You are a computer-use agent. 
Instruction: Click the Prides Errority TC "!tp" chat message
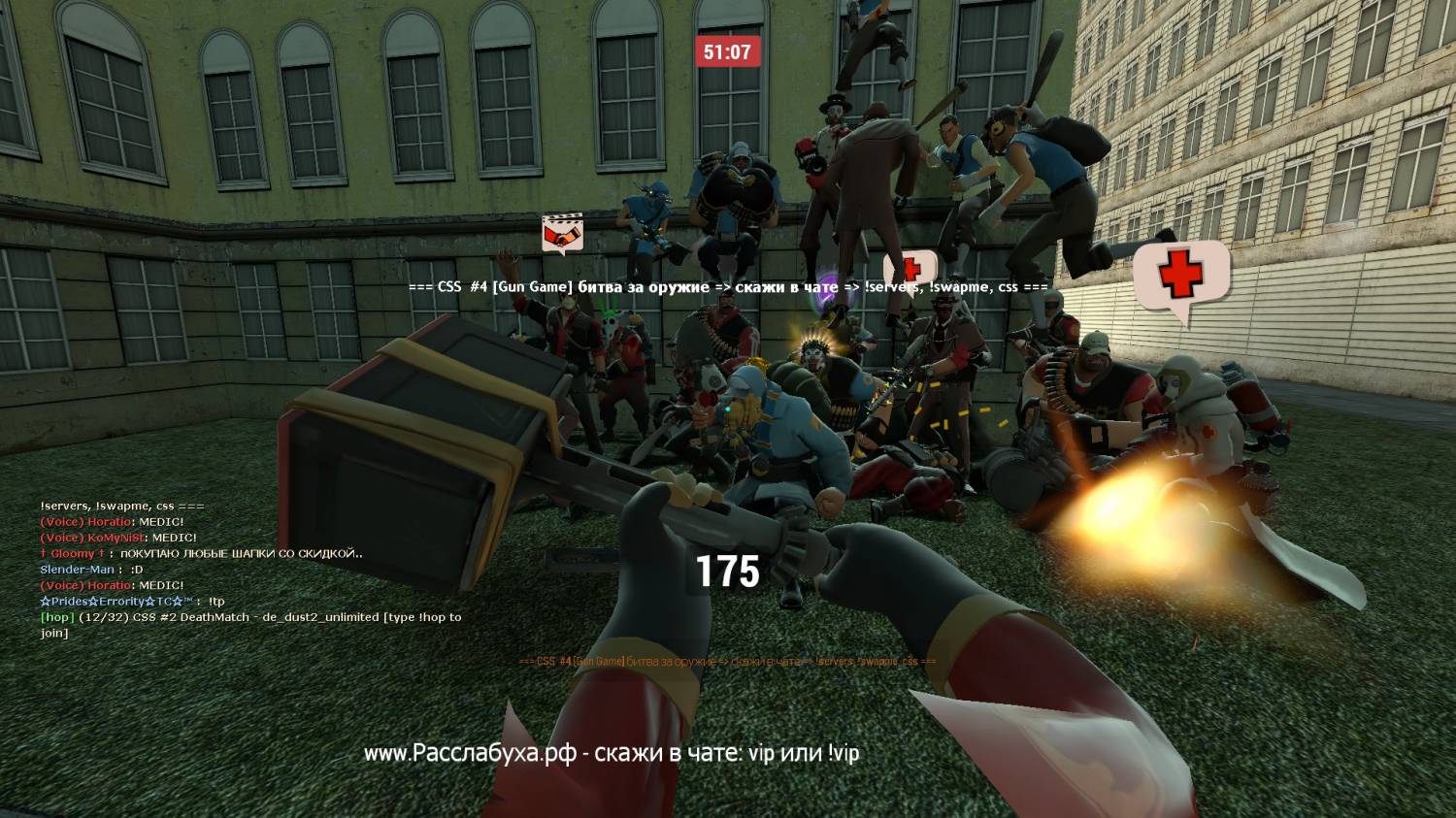(132, 602)
